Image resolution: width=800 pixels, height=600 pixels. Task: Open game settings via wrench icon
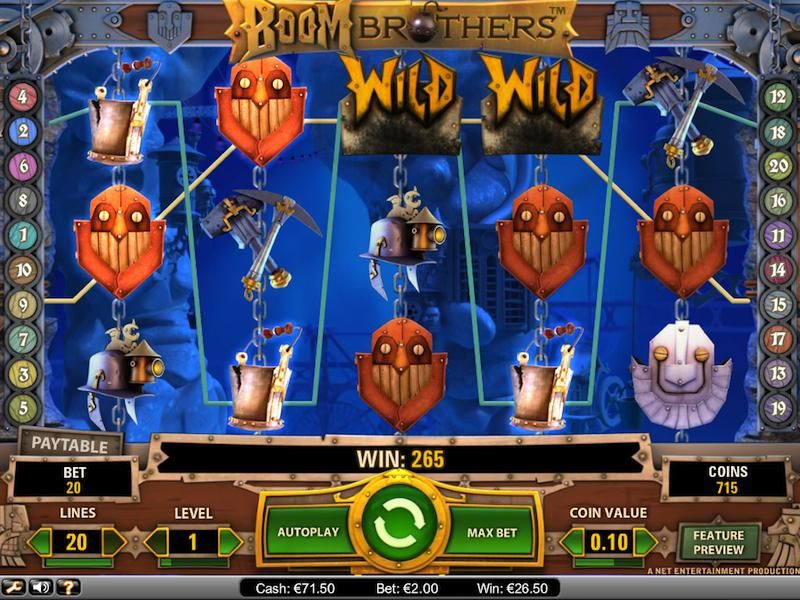pyautogui.click(x=13, y=587)
